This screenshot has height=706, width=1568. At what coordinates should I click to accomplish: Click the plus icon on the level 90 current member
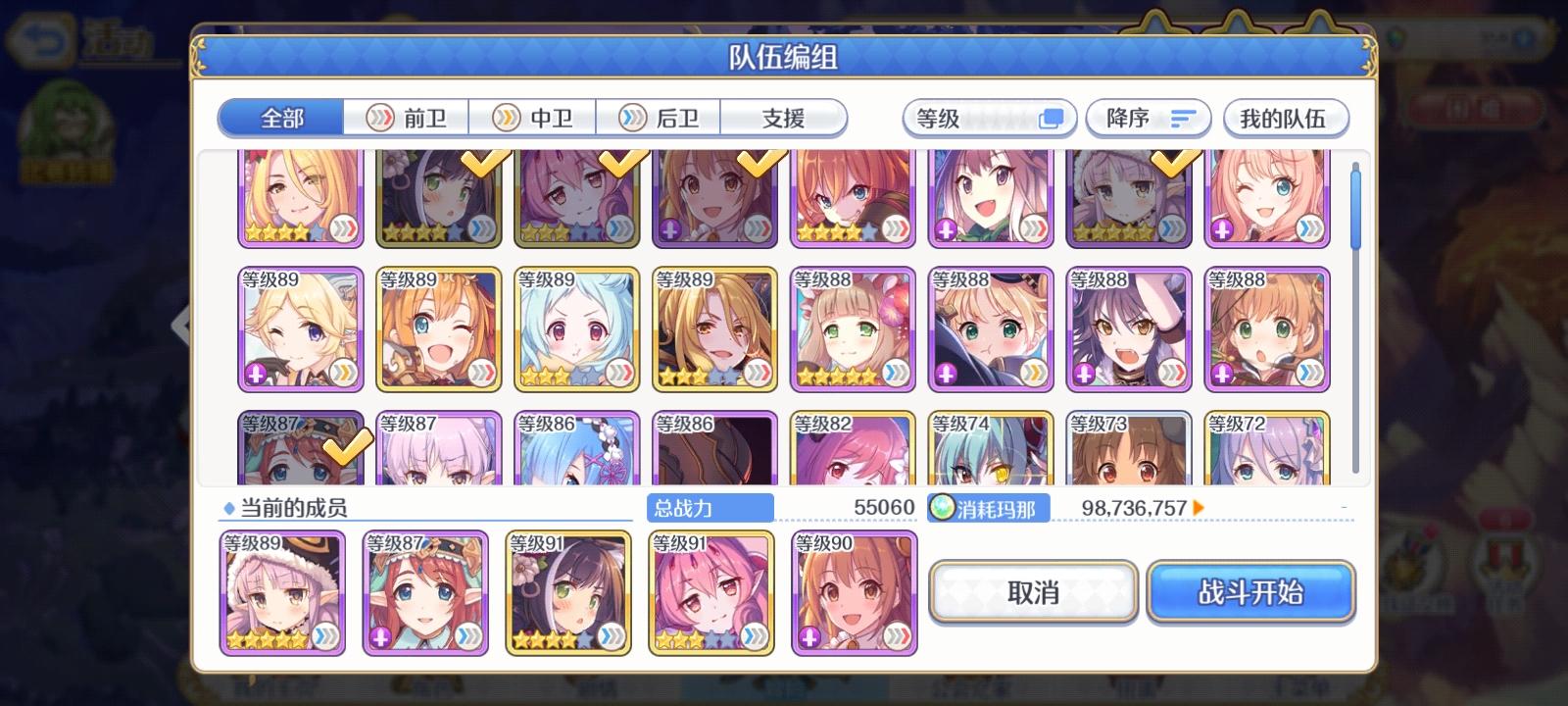(x=807, y=637)
